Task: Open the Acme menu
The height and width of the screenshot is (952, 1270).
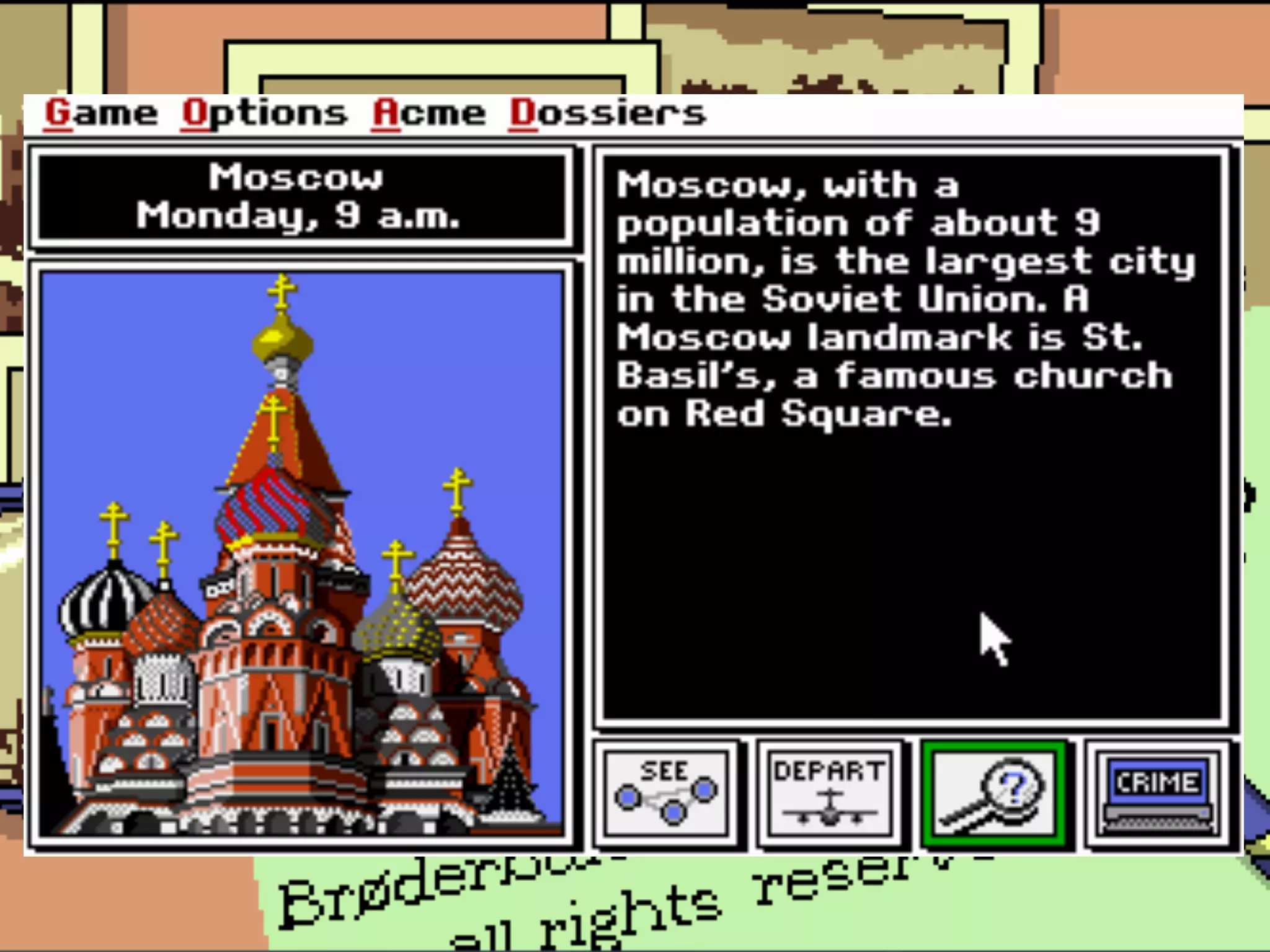Action: (x=429, y=114)
